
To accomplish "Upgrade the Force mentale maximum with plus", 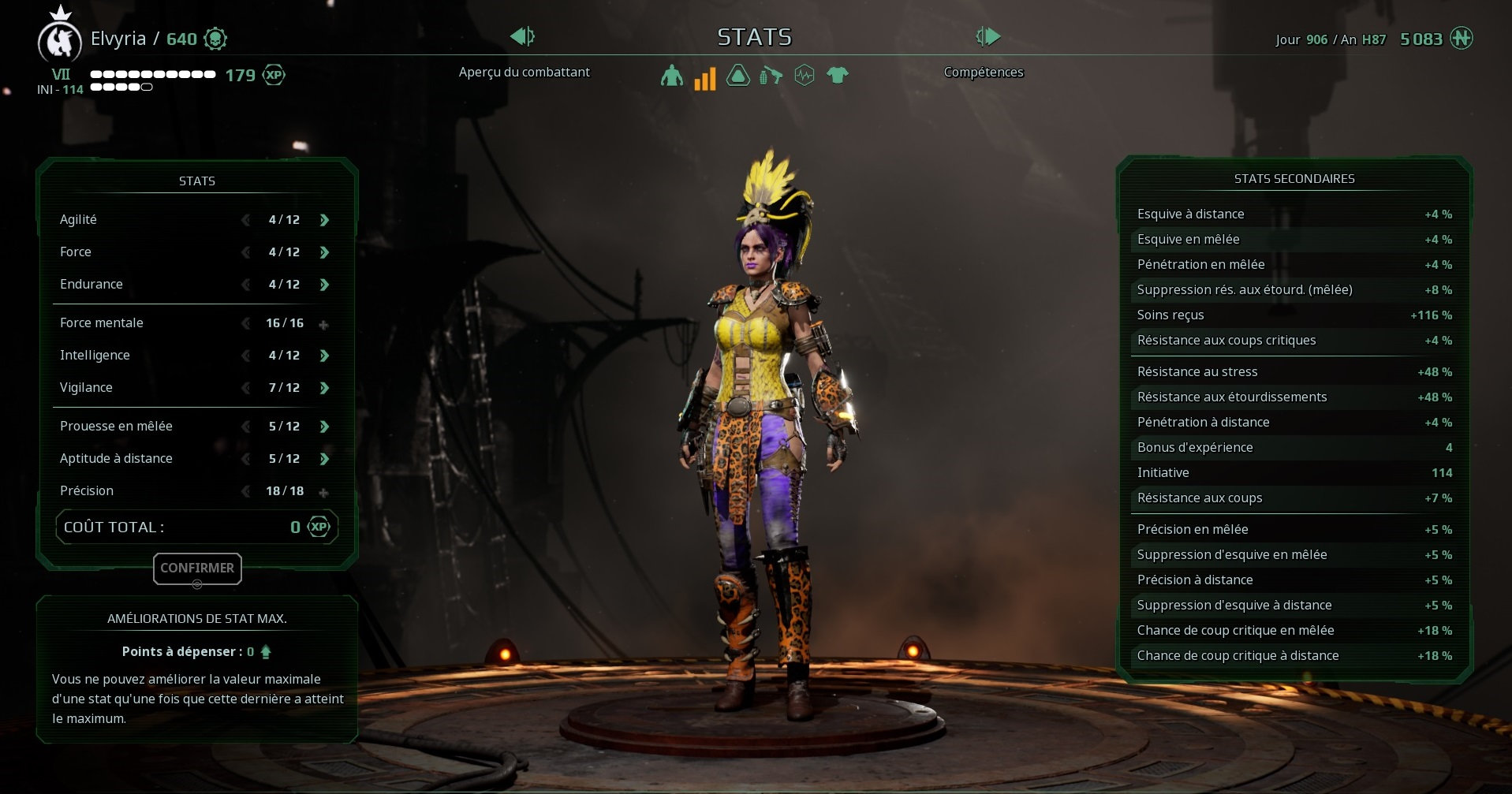I will (x=323, y=324).
